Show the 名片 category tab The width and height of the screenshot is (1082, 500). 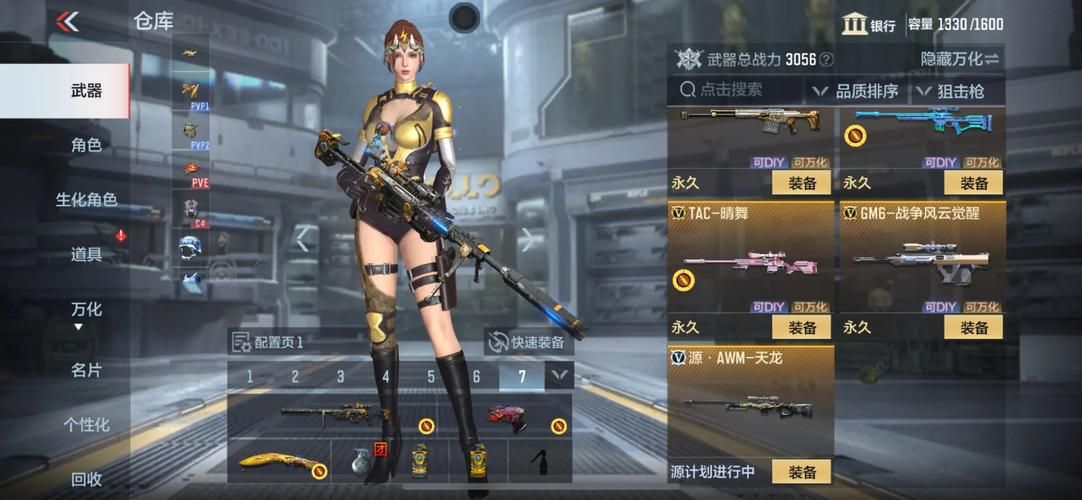click(x=86, y=370)
